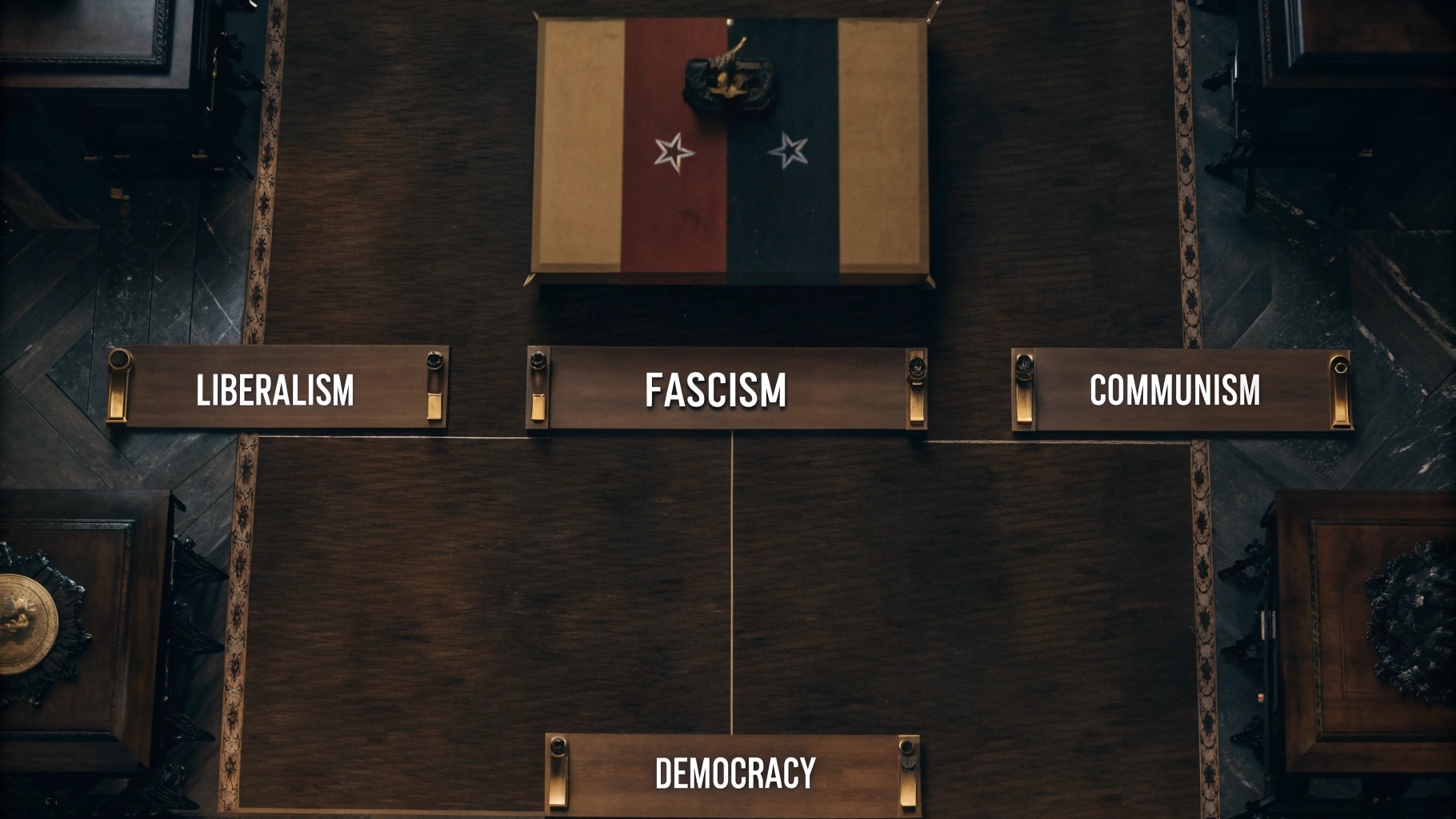Select the Liberalism ideology plaque

(x=276, y=390)
